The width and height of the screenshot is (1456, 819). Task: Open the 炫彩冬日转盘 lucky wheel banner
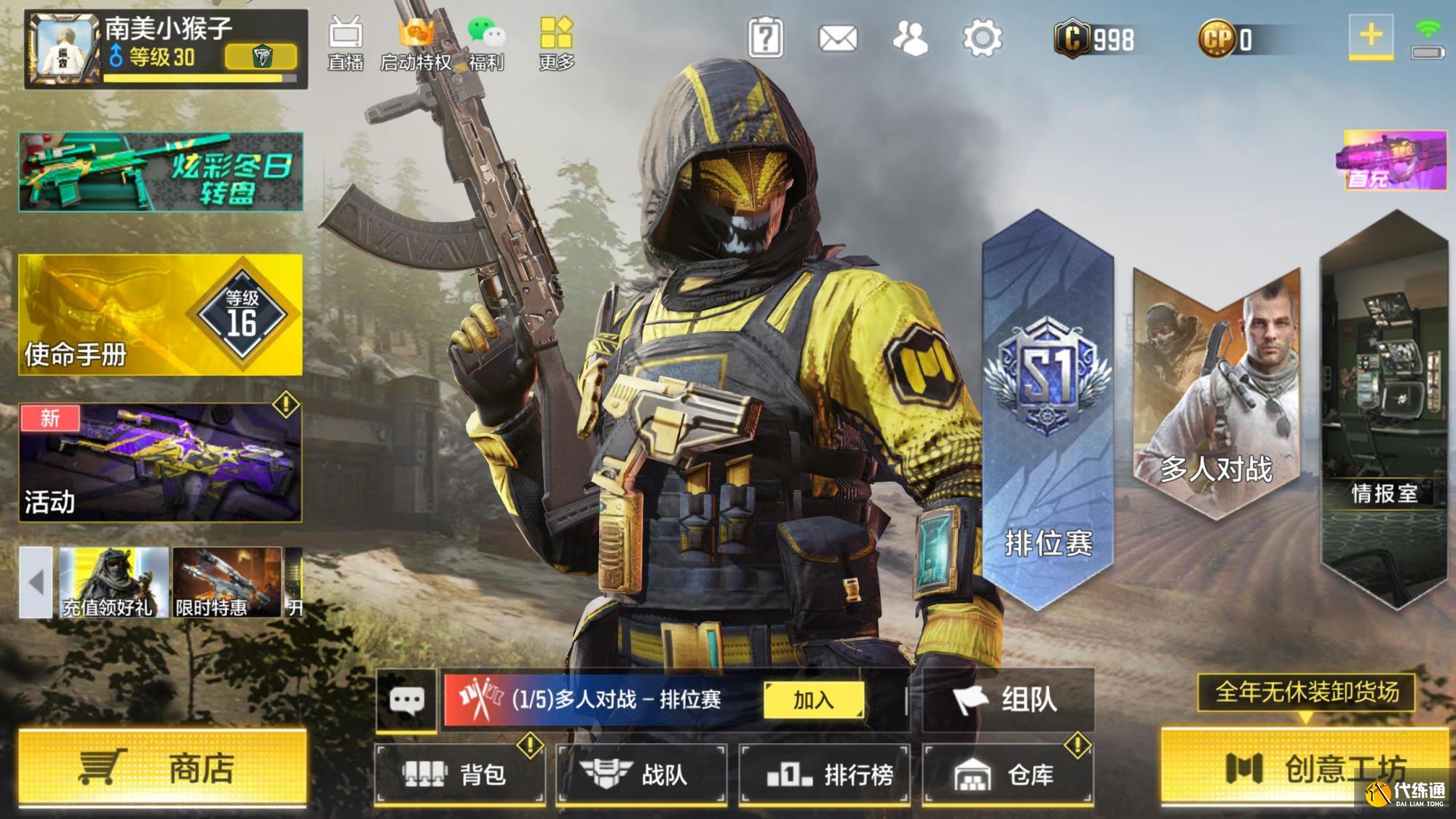point(160,172)
